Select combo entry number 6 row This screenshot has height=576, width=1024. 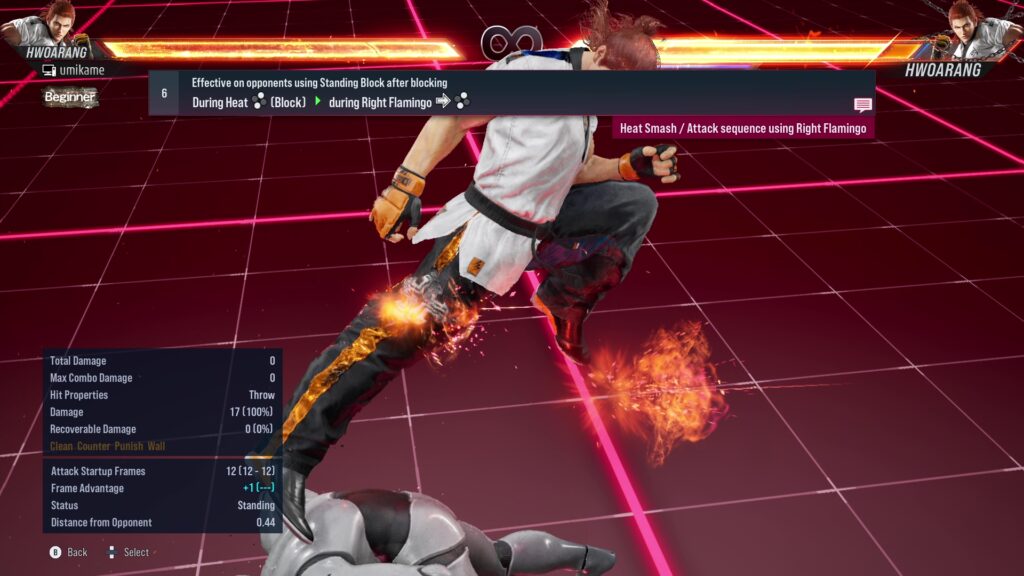[510, 92]
